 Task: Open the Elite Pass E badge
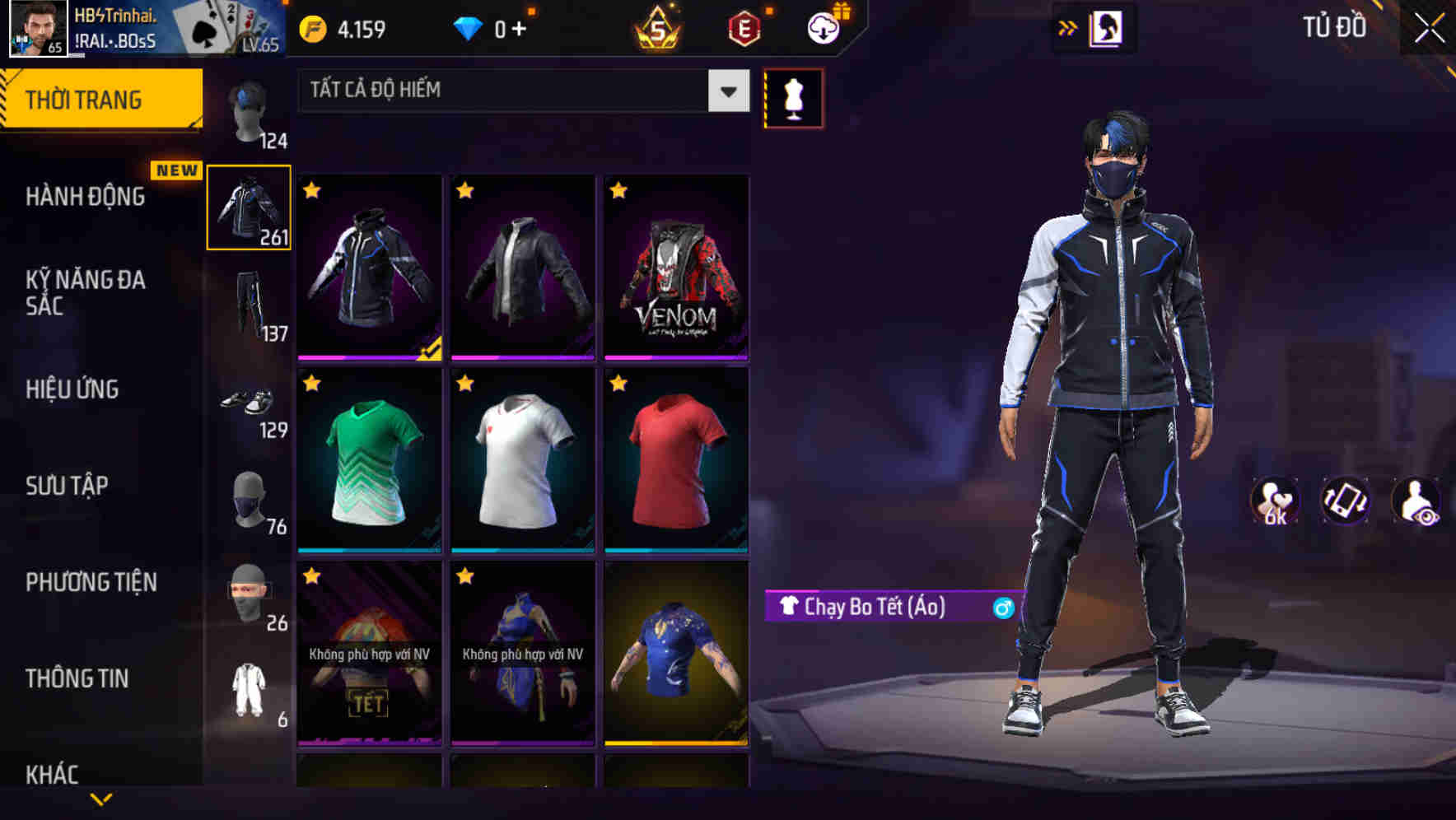click(x=743, y=26)
